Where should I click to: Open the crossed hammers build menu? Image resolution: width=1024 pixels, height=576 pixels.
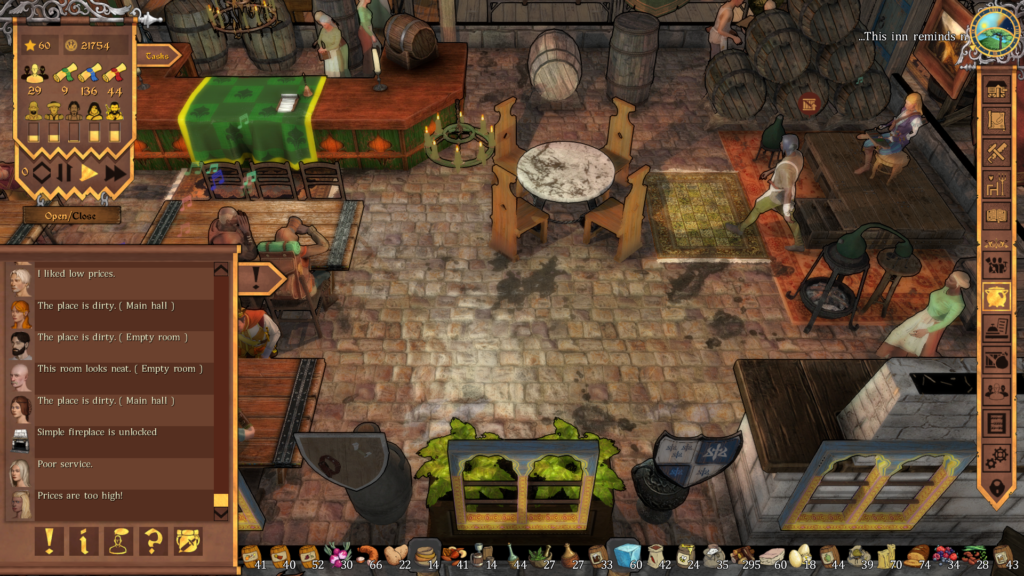996,153
